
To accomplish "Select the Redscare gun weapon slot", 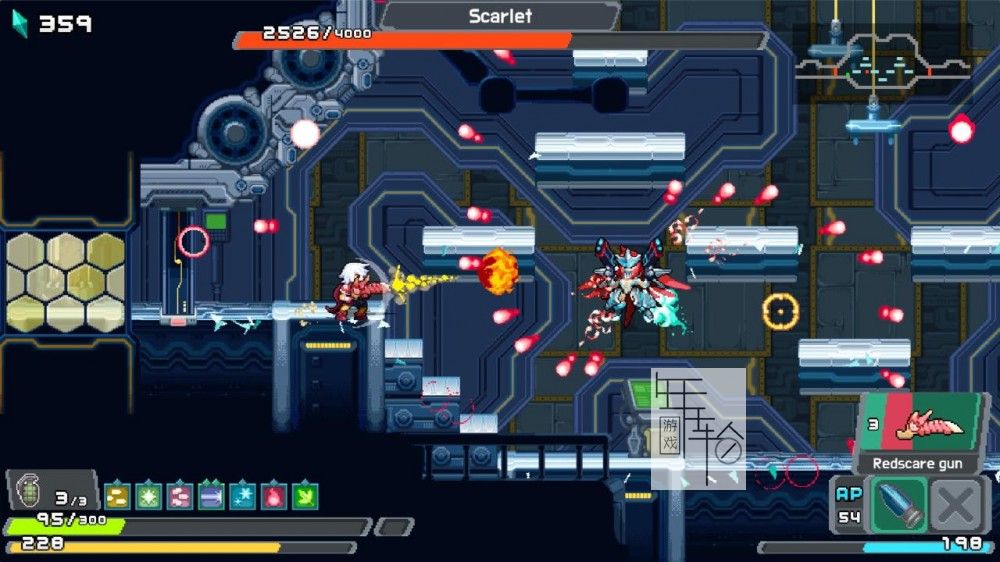I will tap(918, 428).
